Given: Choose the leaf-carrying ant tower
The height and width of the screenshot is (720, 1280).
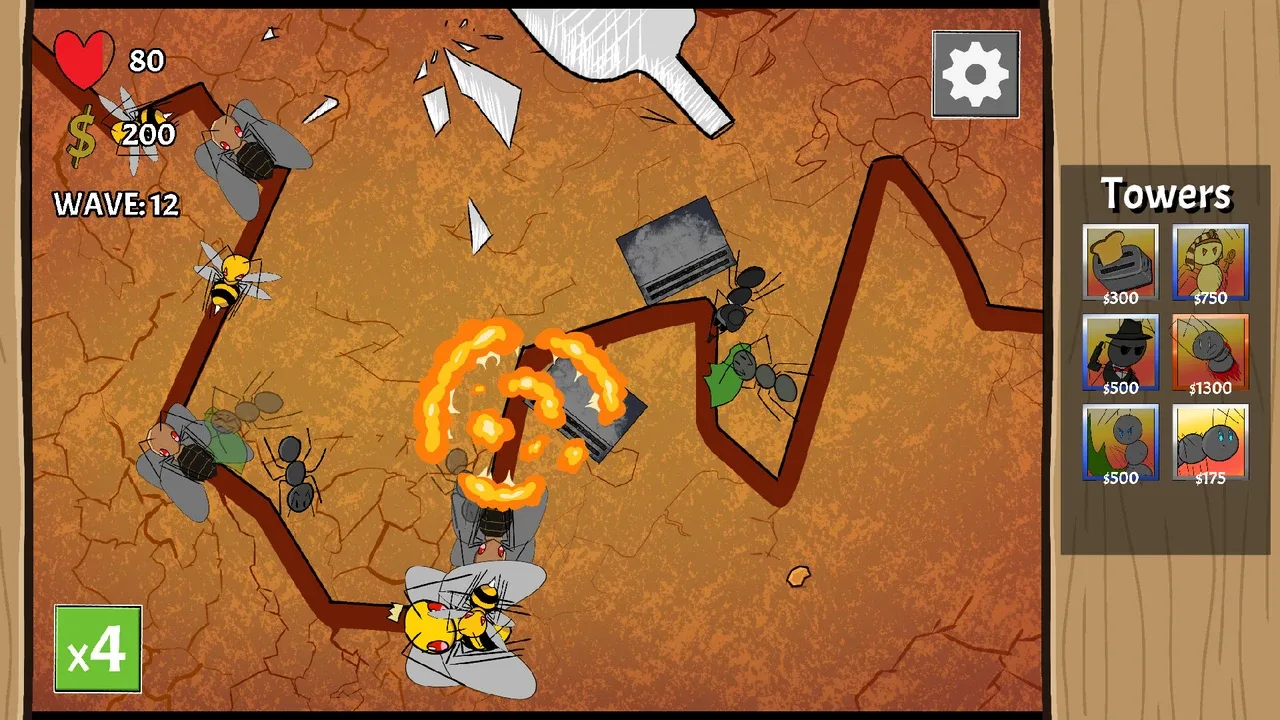Looking at the screenshot, I should point(1120,442).
